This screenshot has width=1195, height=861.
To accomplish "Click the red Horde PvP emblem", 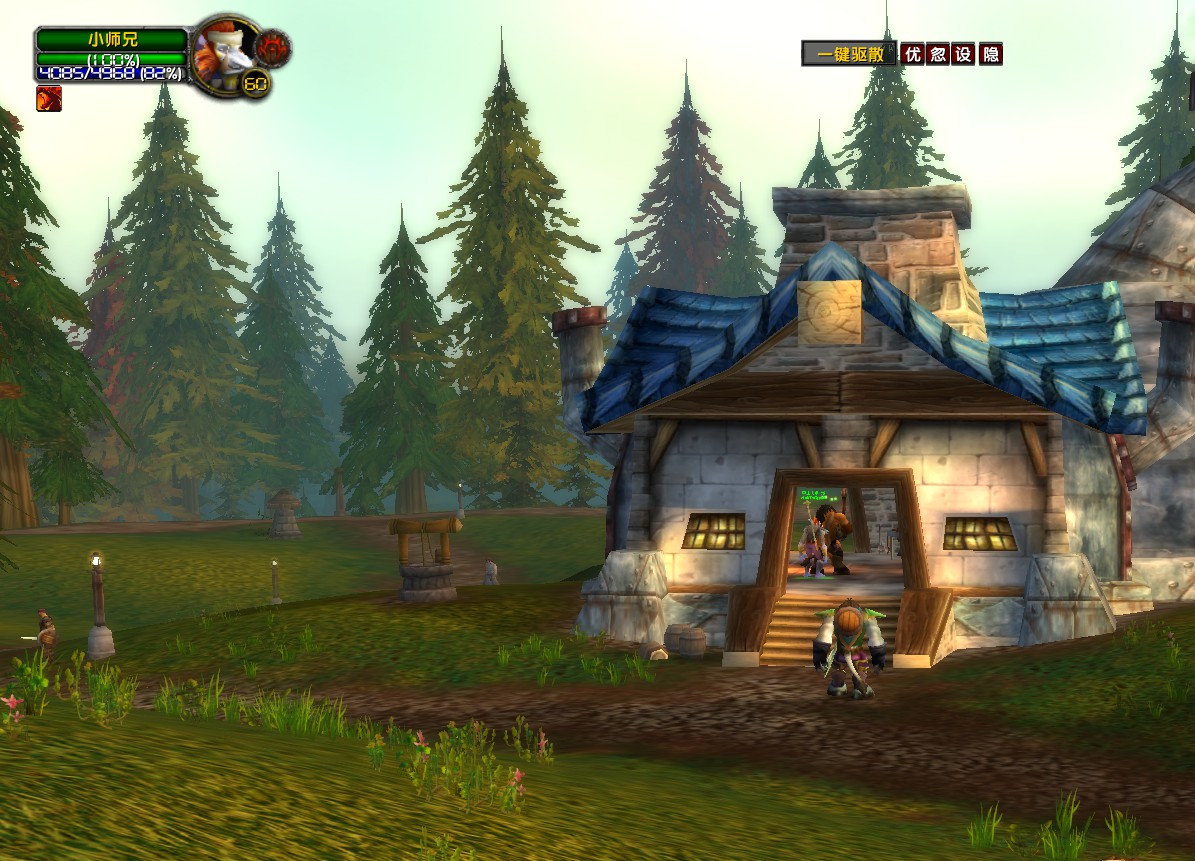I will [x=271, y=47].
